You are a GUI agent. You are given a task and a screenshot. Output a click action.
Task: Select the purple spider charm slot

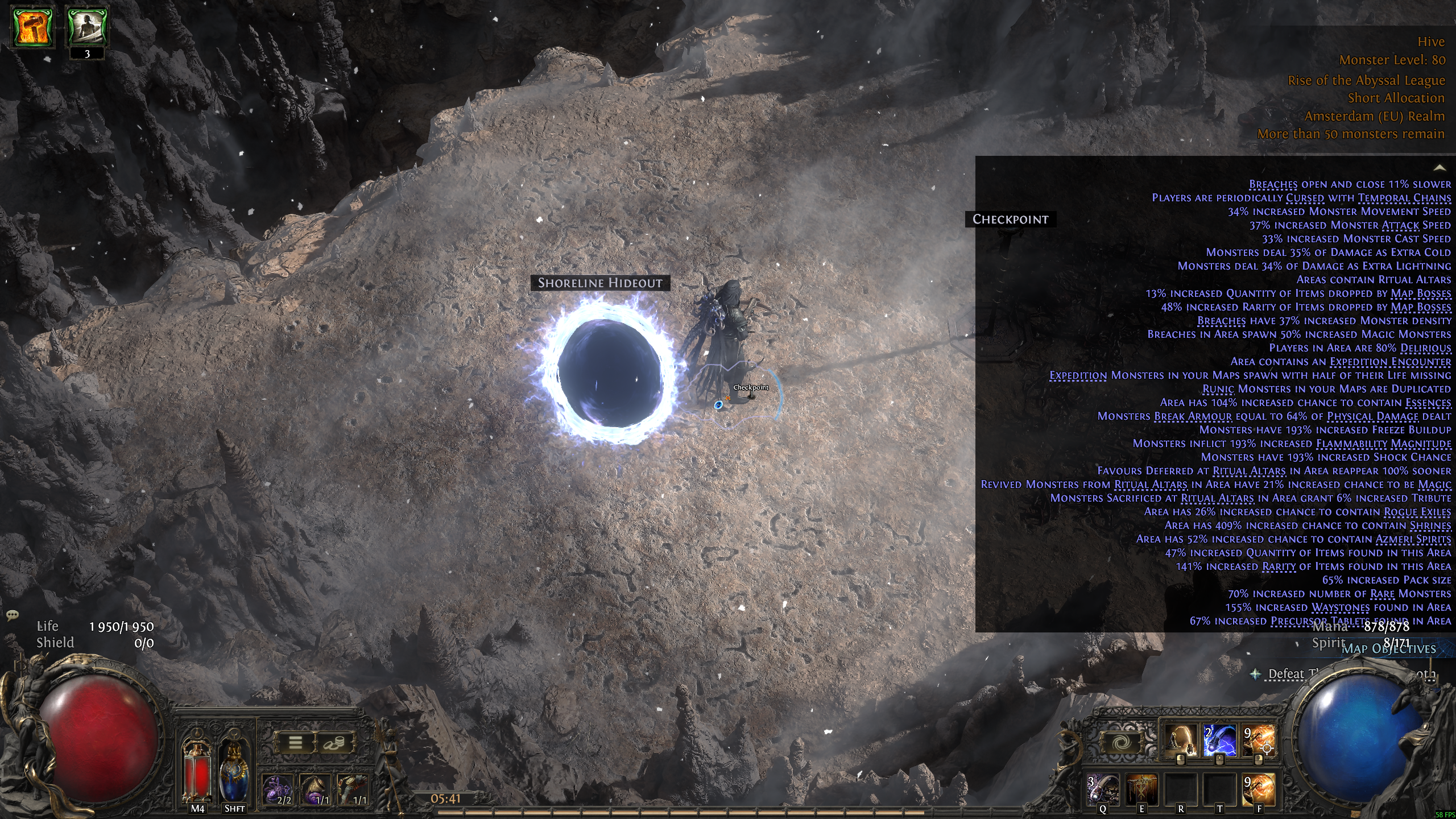tap(278, 789)
